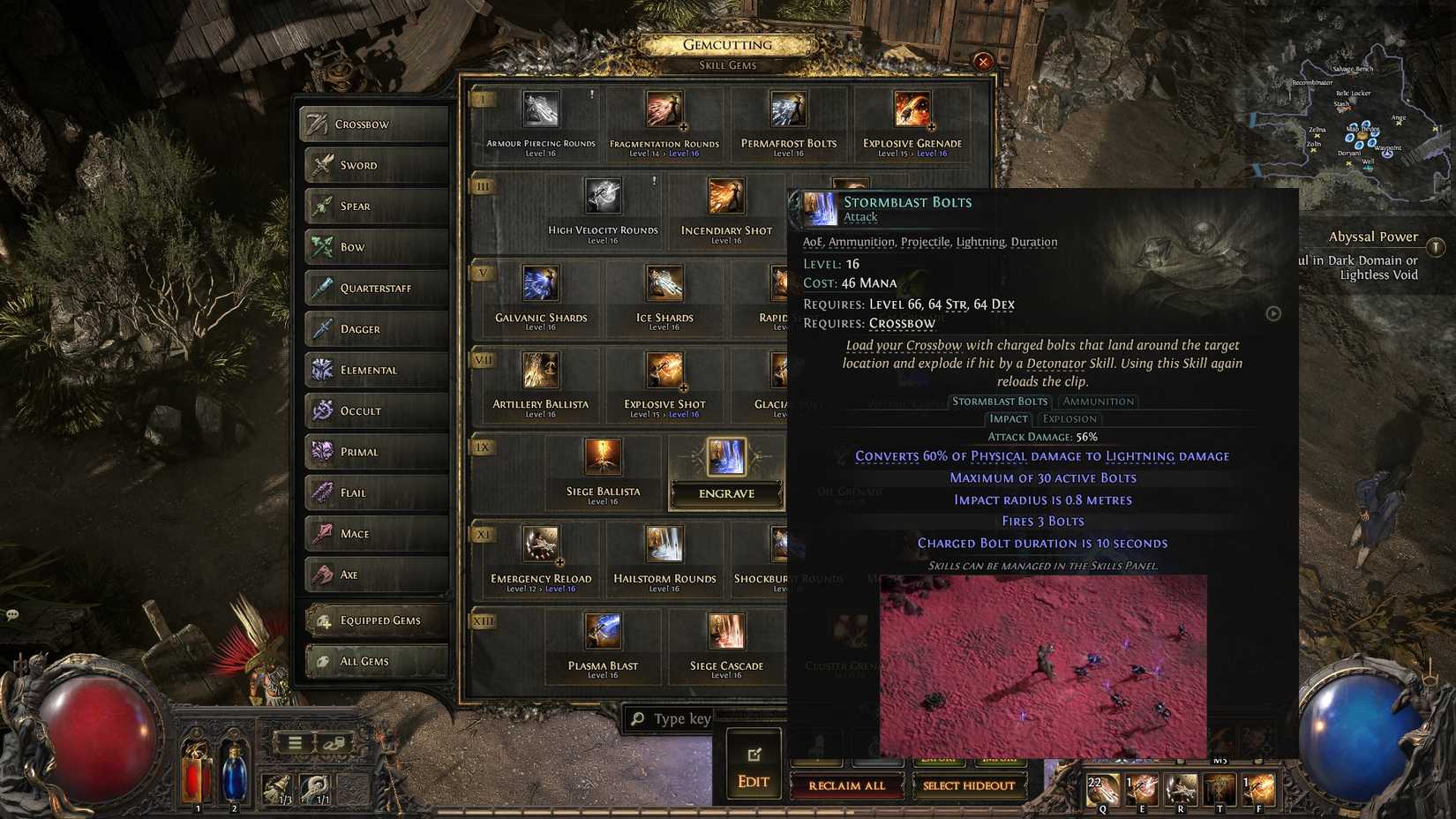Click the Engrave button
Image resolution: width=1456 pixels, height=819 pixels.
pyautogui.click(x=725, y=493)
